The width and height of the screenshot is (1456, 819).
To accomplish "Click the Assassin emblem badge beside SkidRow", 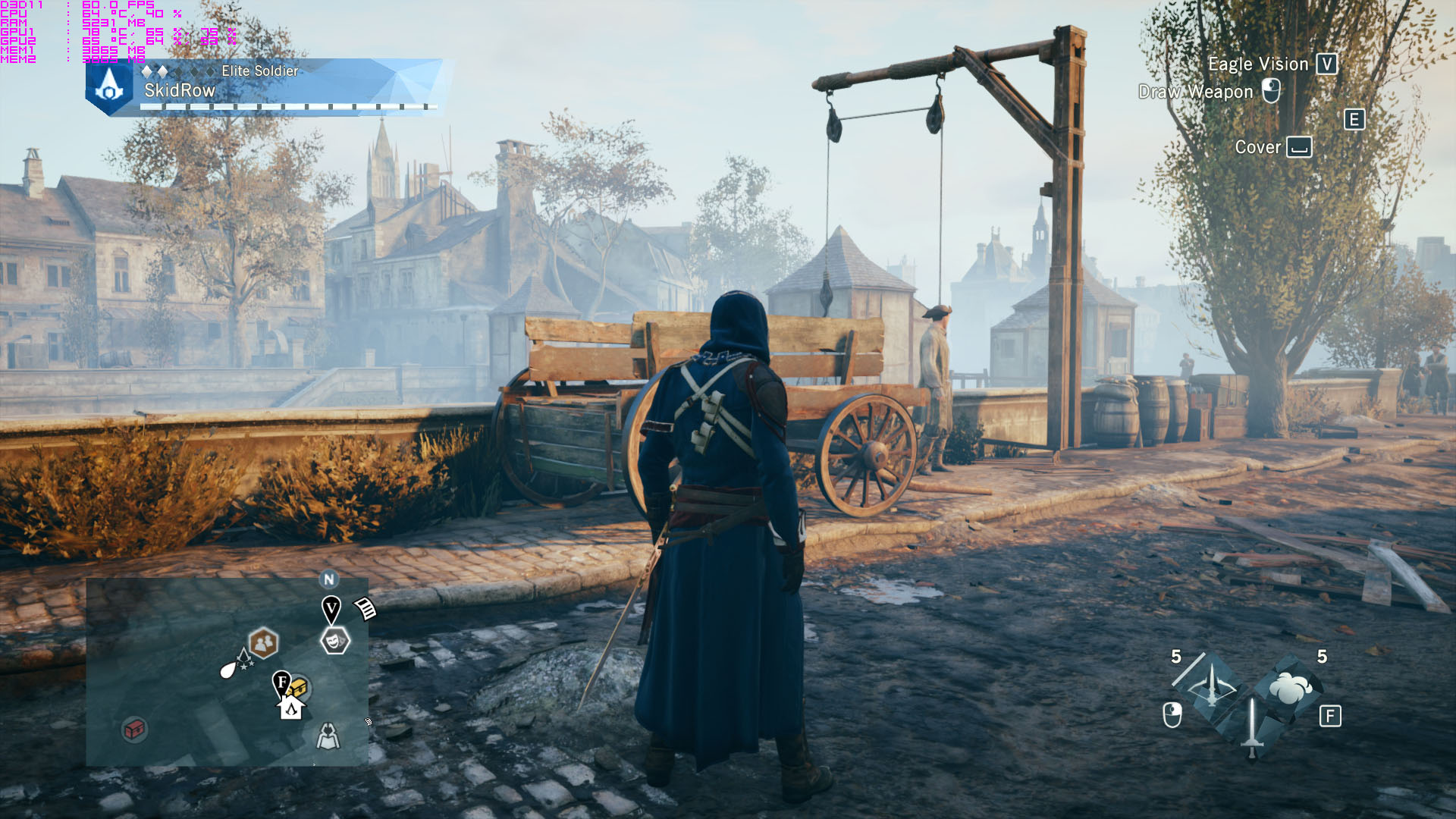I will (110, 87).
